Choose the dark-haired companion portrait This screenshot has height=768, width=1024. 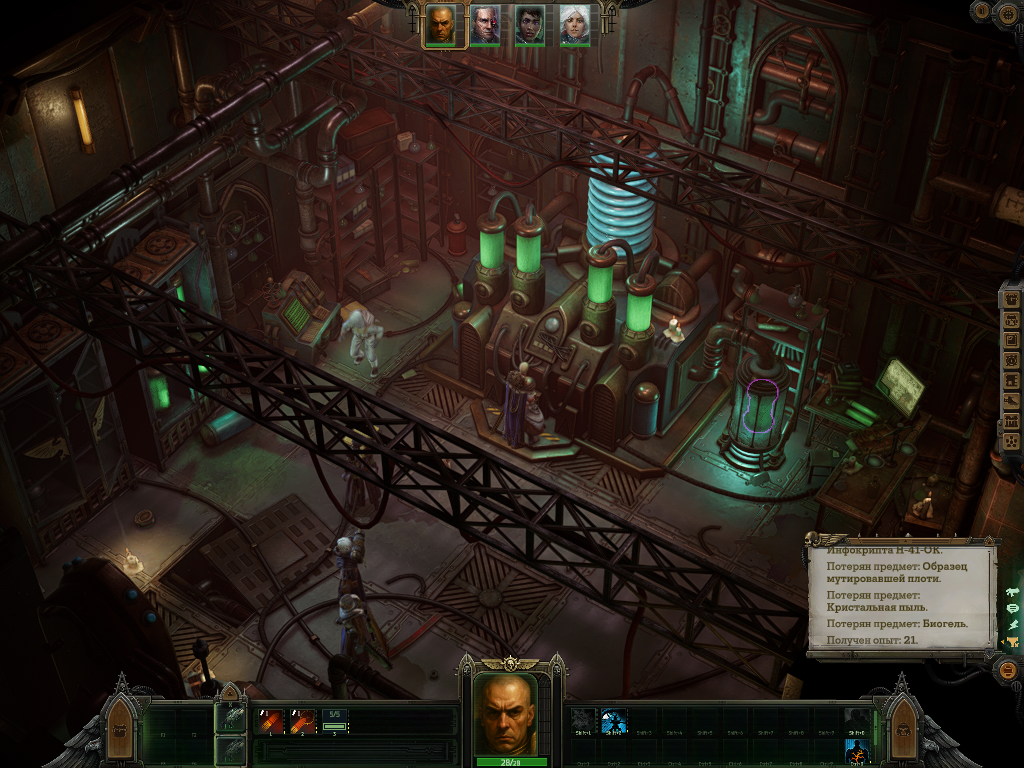[530, 25]
